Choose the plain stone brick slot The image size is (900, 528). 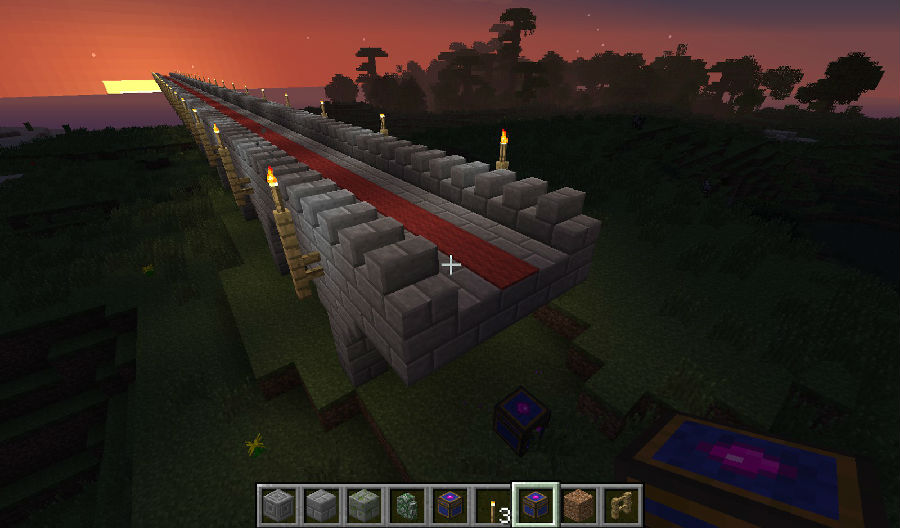(x=320, y=504)
